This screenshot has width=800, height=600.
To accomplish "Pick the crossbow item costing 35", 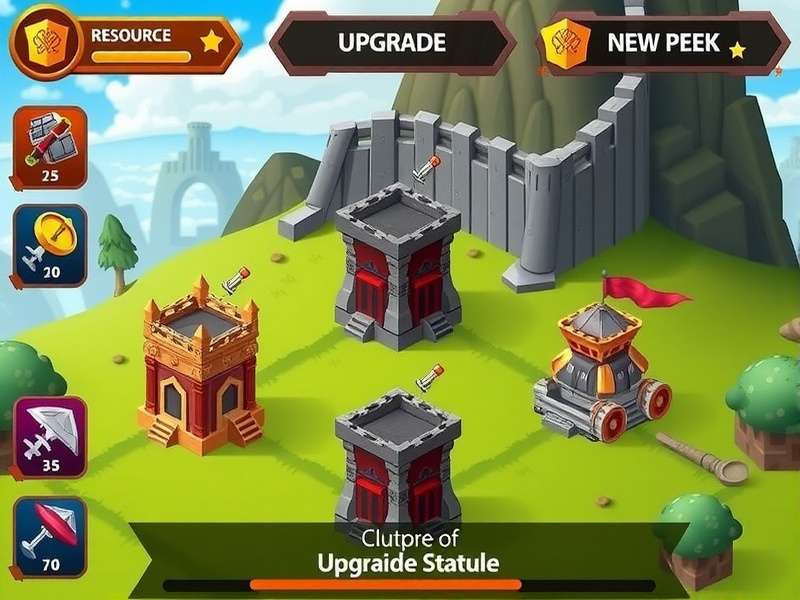I will point(50,436).
